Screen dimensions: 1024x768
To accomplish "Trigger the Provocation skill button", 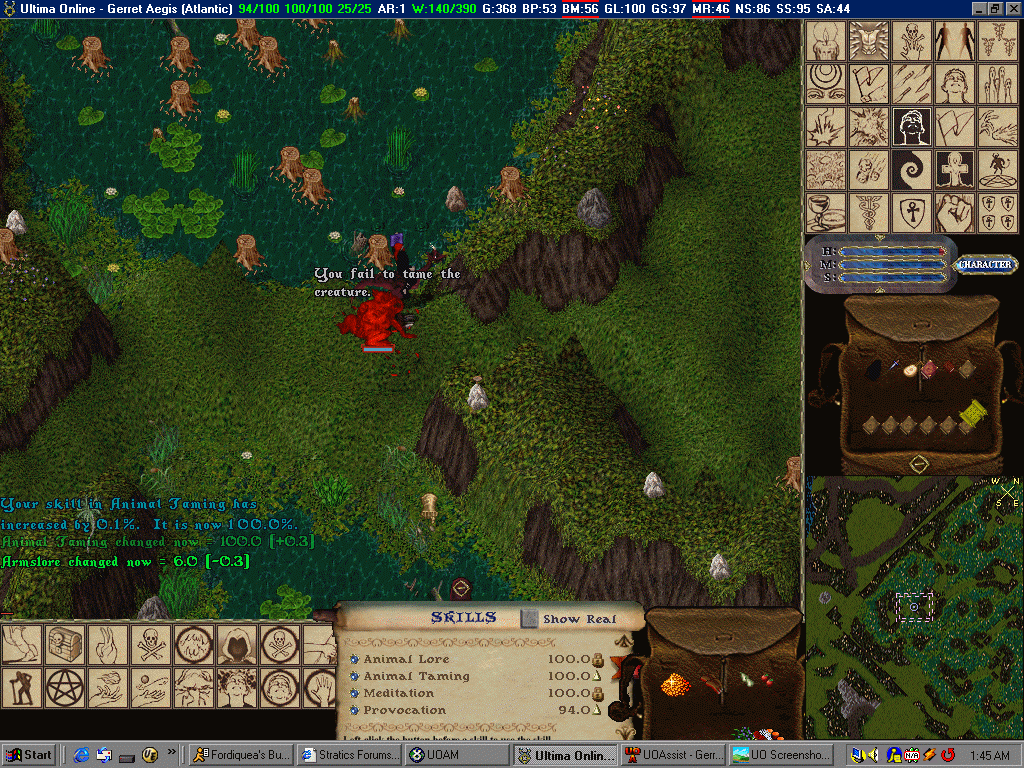I will pos(354,711).
